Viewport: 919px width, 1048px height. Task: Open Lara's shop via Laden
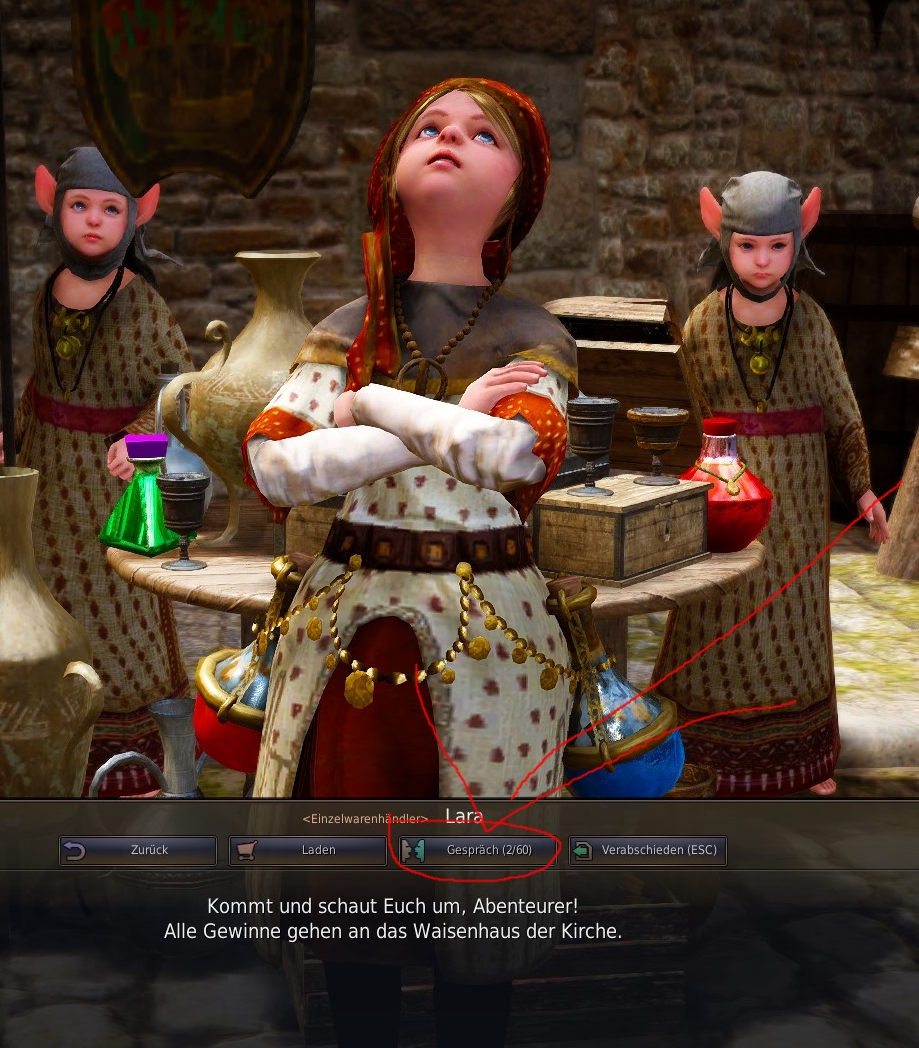coord(308,850)
